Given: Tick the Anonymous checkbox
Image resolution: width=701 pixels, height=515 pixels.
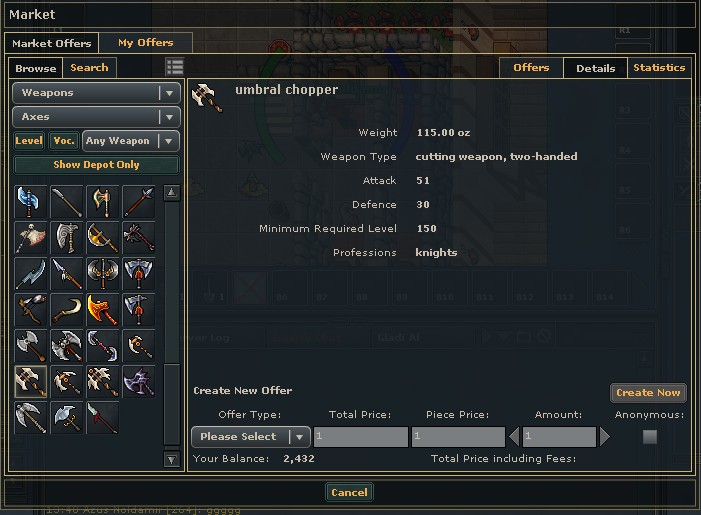Looking at the screenshot, I should (650, 437).
